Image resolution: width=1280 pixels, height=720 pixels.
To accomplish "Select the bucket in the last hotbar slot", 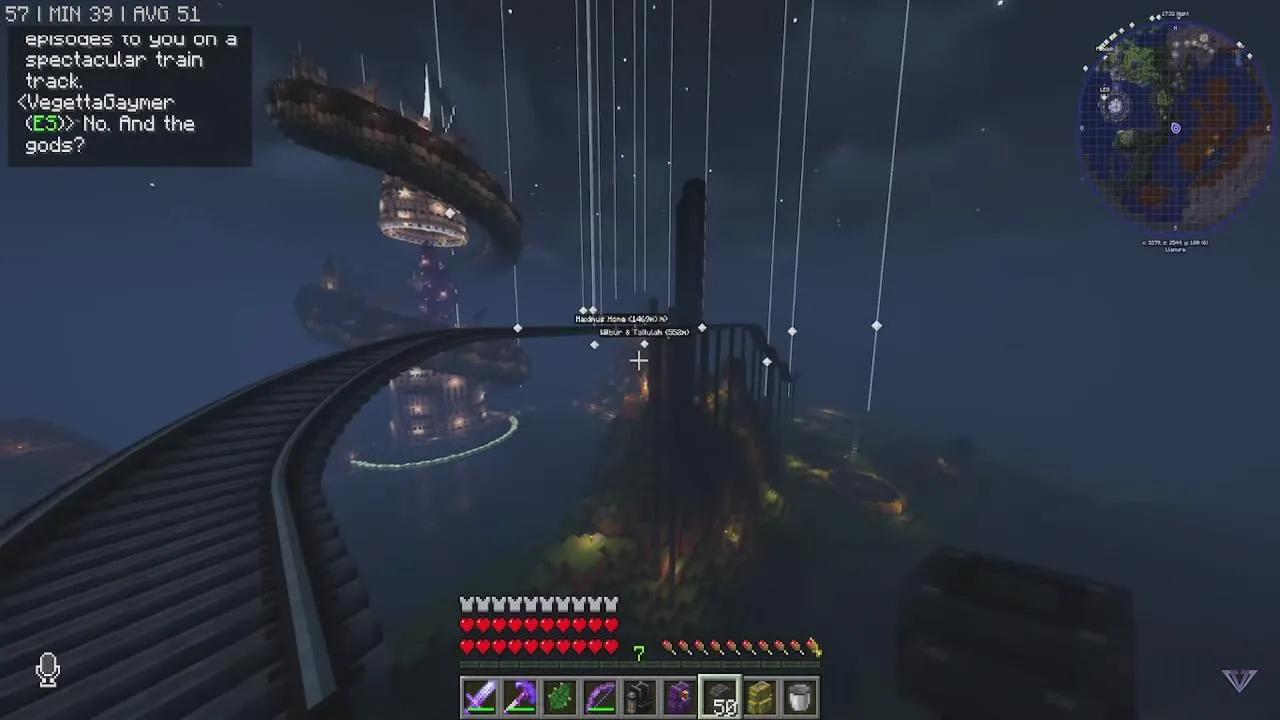I will coord(799,697).
